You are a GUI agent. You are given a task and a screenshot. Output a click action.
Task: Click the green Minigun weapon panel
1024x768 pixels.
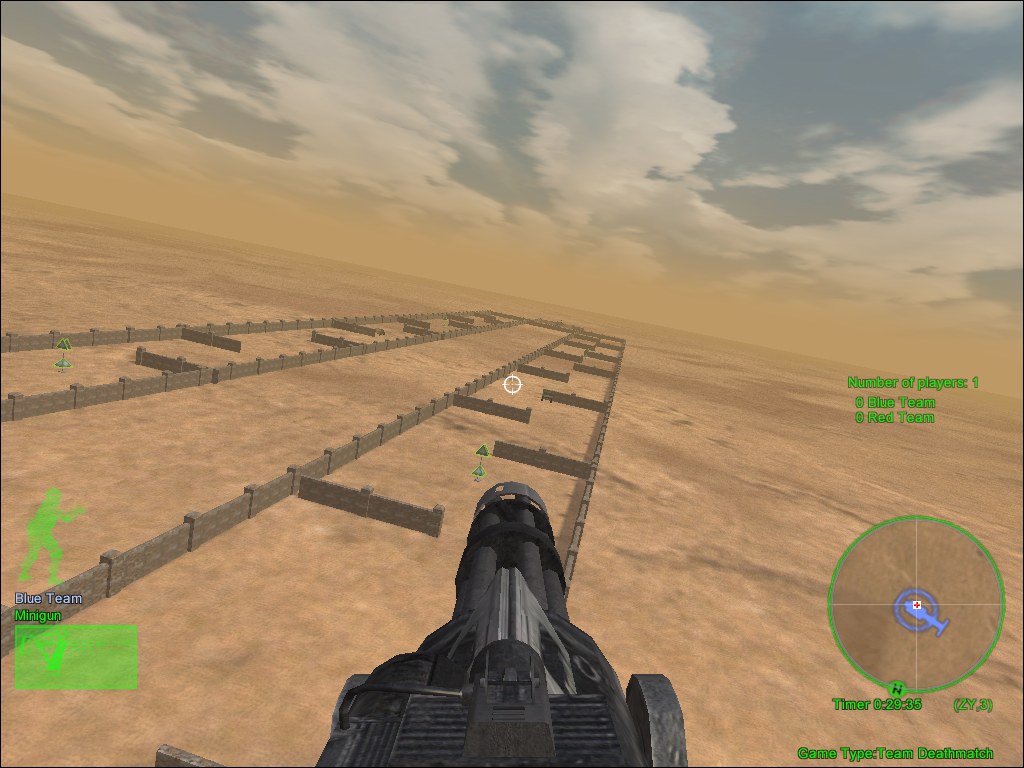pyautogui.click(x=76, y=657)
